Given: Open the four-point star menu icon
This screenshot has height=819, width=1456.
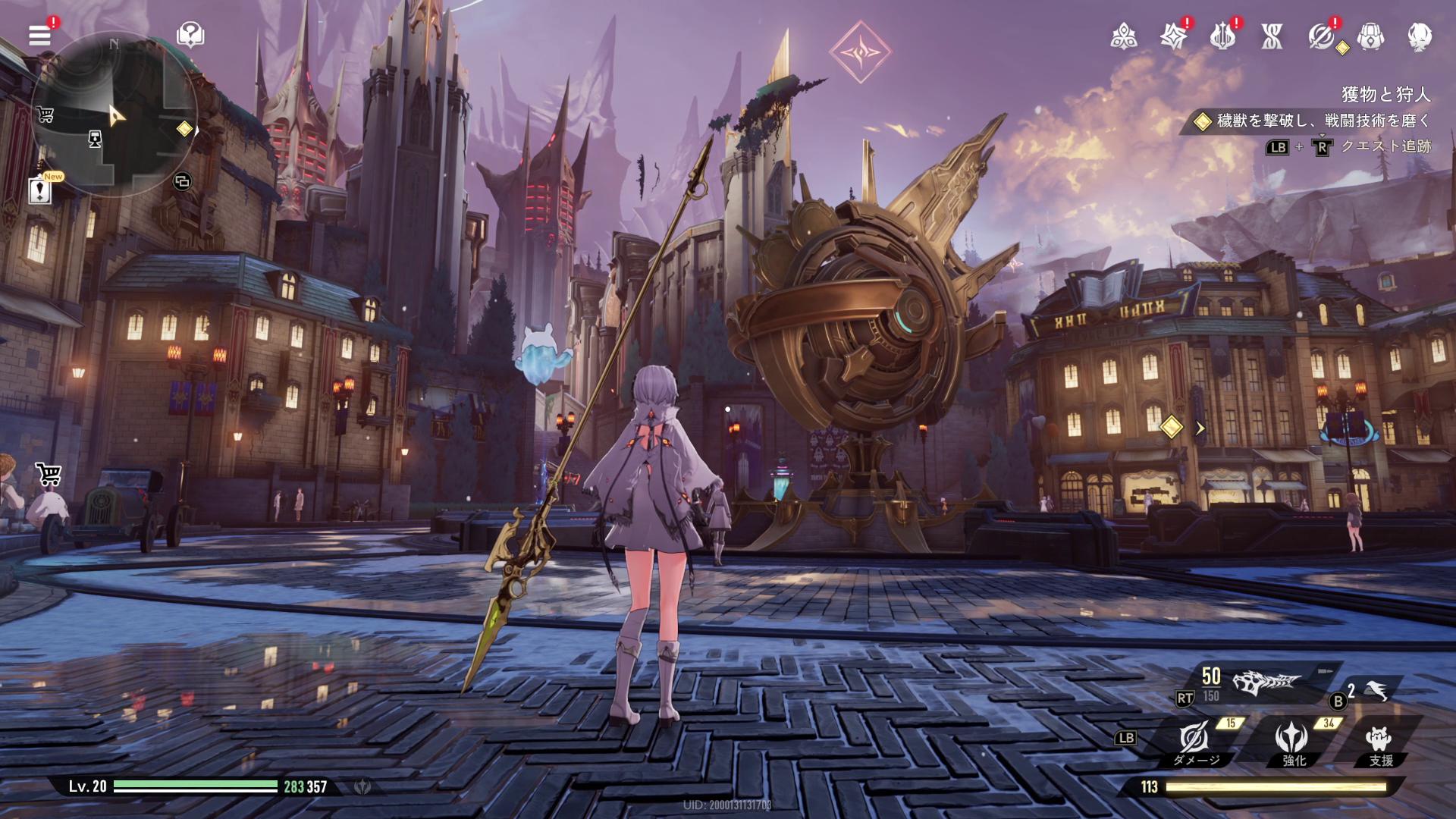Looking at the screenshot, I should [x=1173, y=36].
